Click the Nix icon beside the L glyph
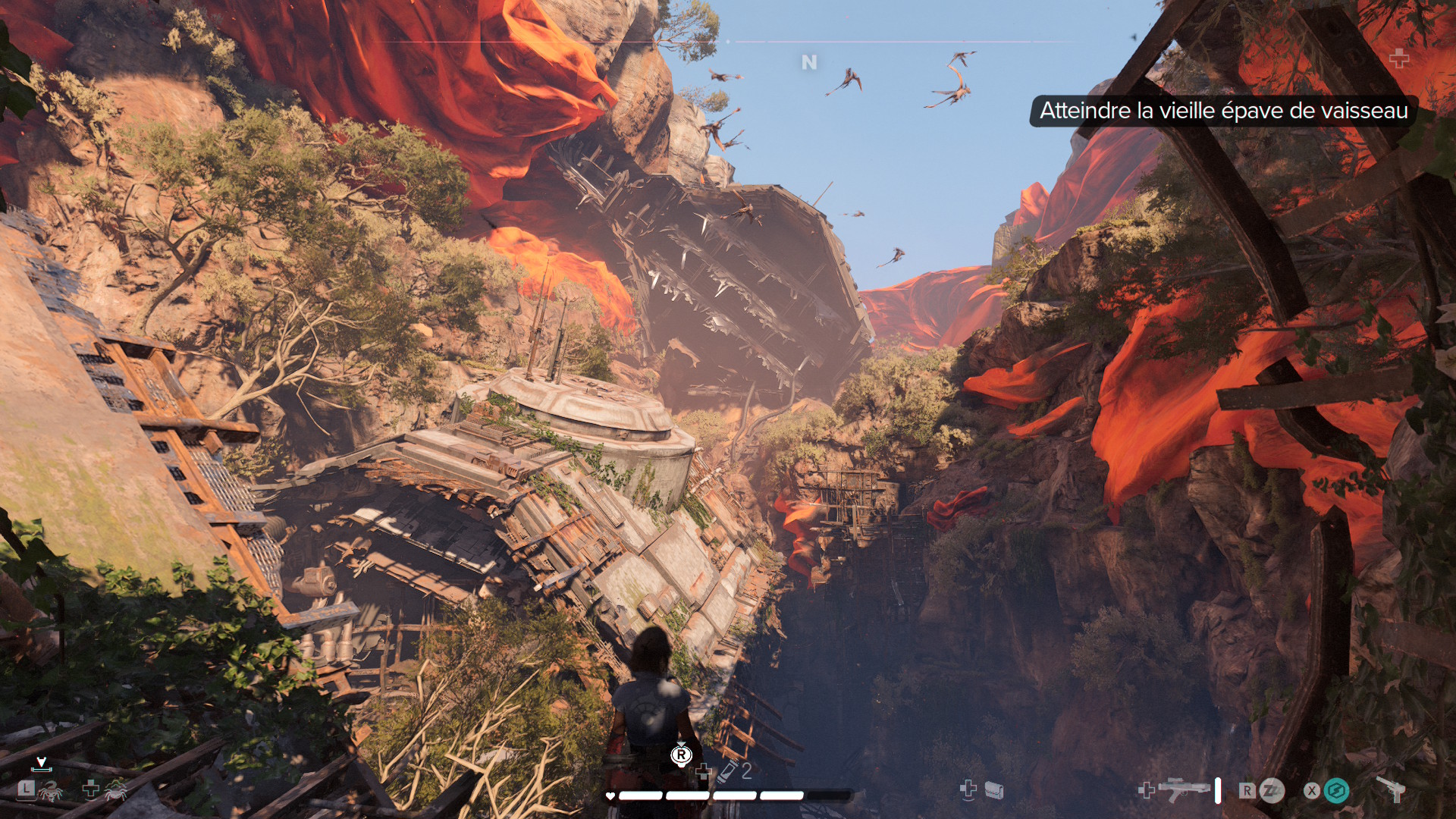 50,792
